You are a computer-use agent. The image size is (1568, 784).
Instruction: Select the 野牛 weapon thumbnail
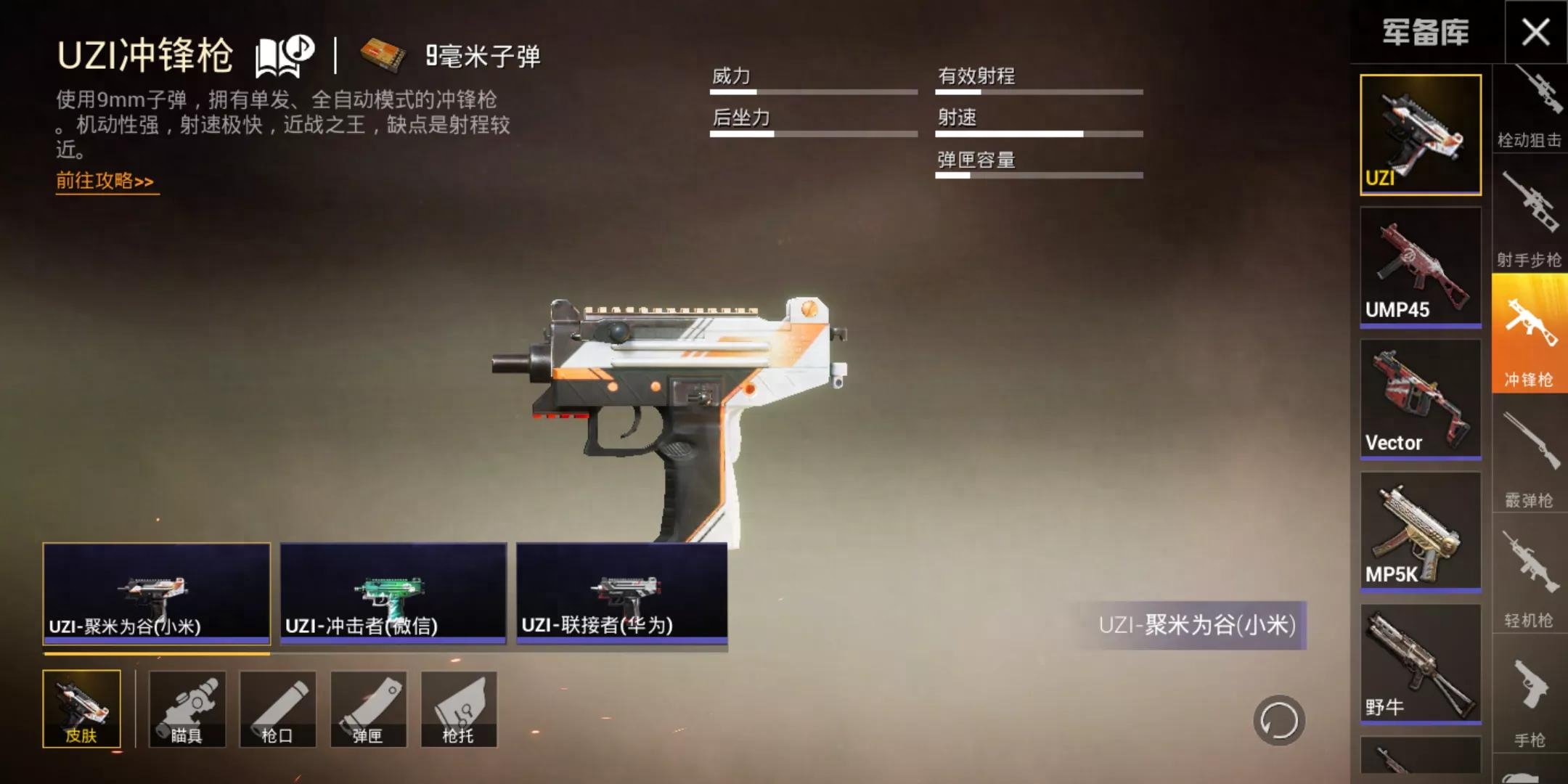click(1420, 663)
